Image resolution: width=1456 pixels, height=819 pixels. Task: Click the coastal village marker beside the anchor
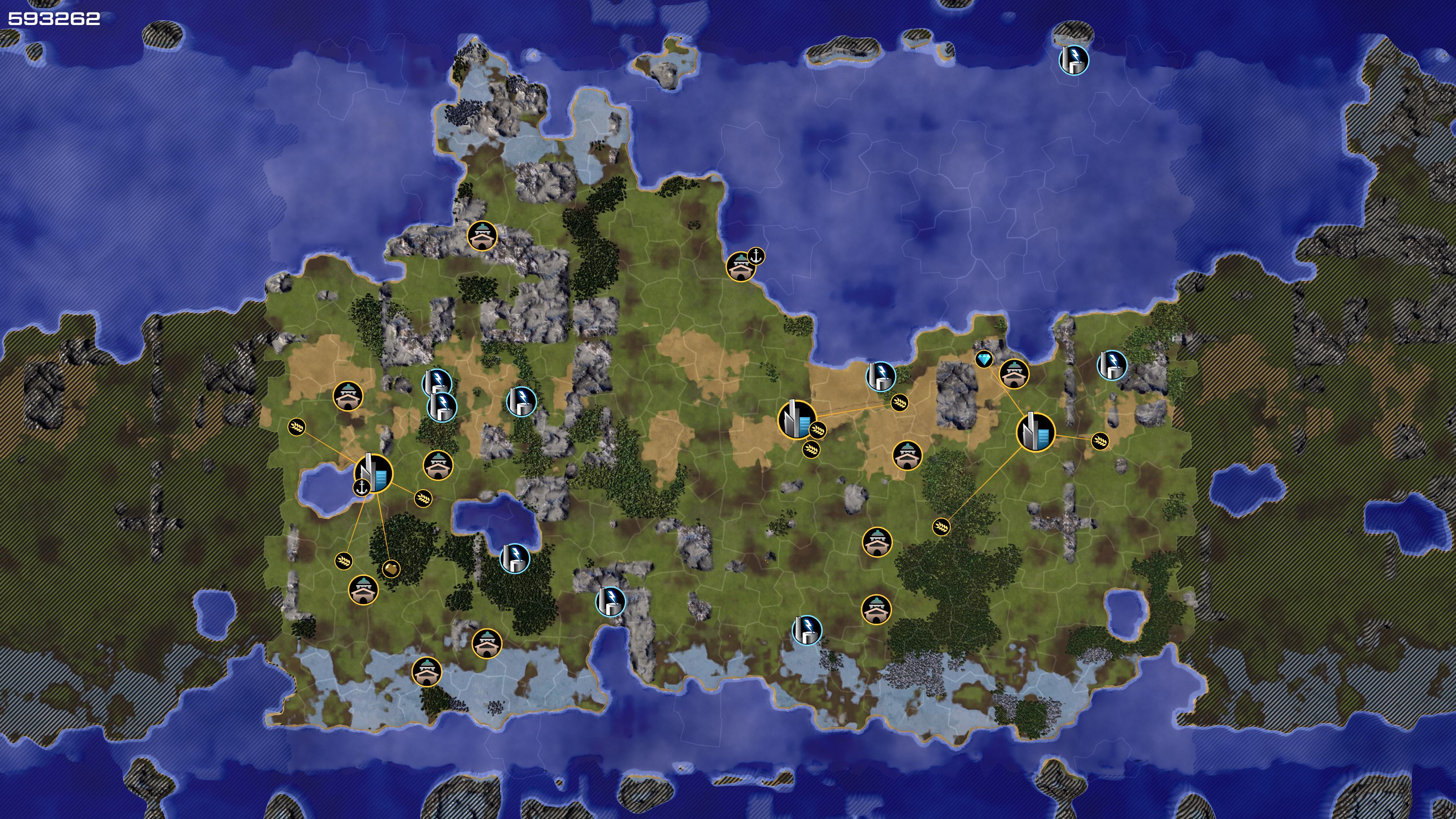(740, 266)
